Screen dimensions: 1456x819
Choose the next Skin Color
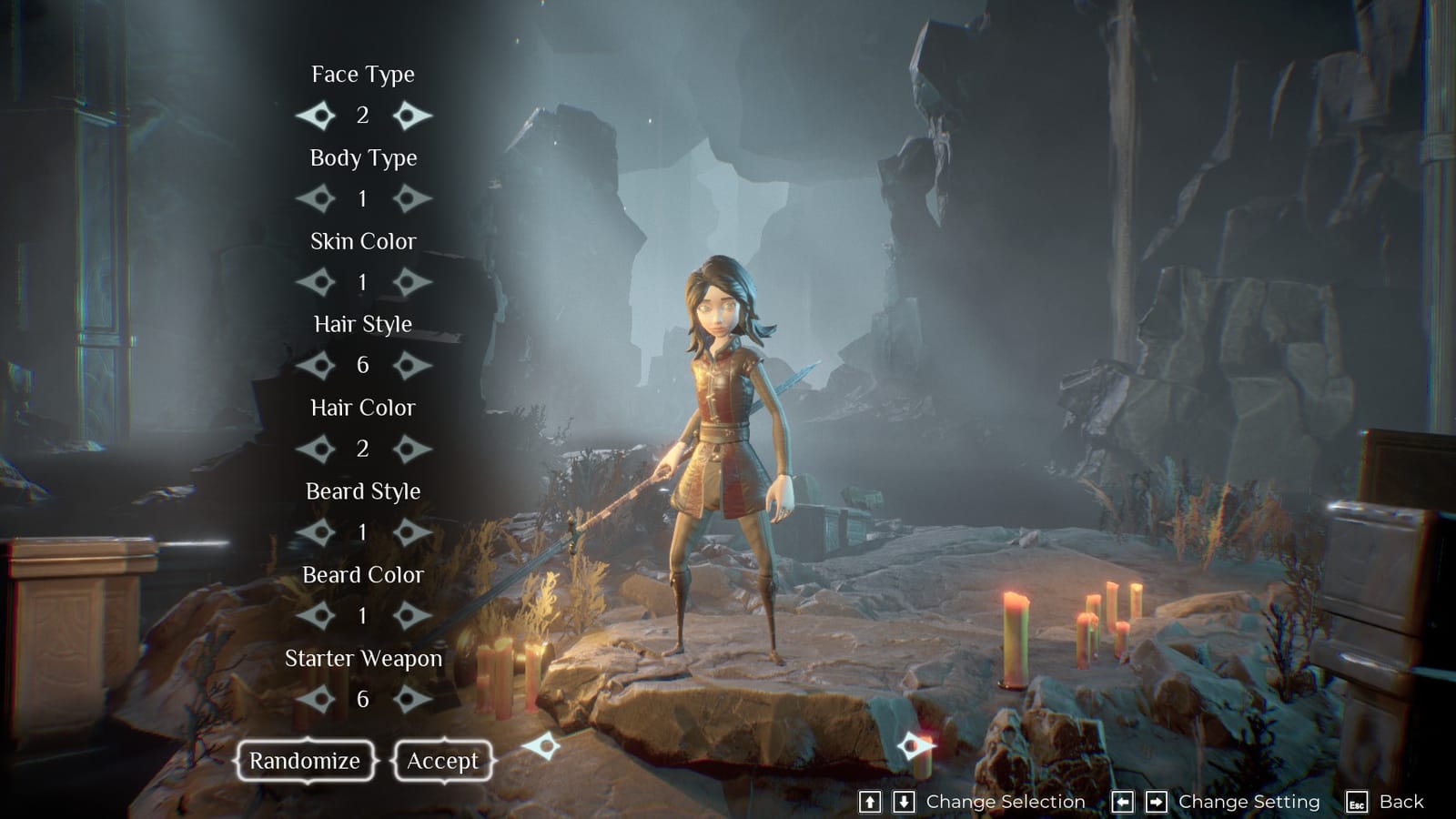pyautogui.click(x=410, y=282)
